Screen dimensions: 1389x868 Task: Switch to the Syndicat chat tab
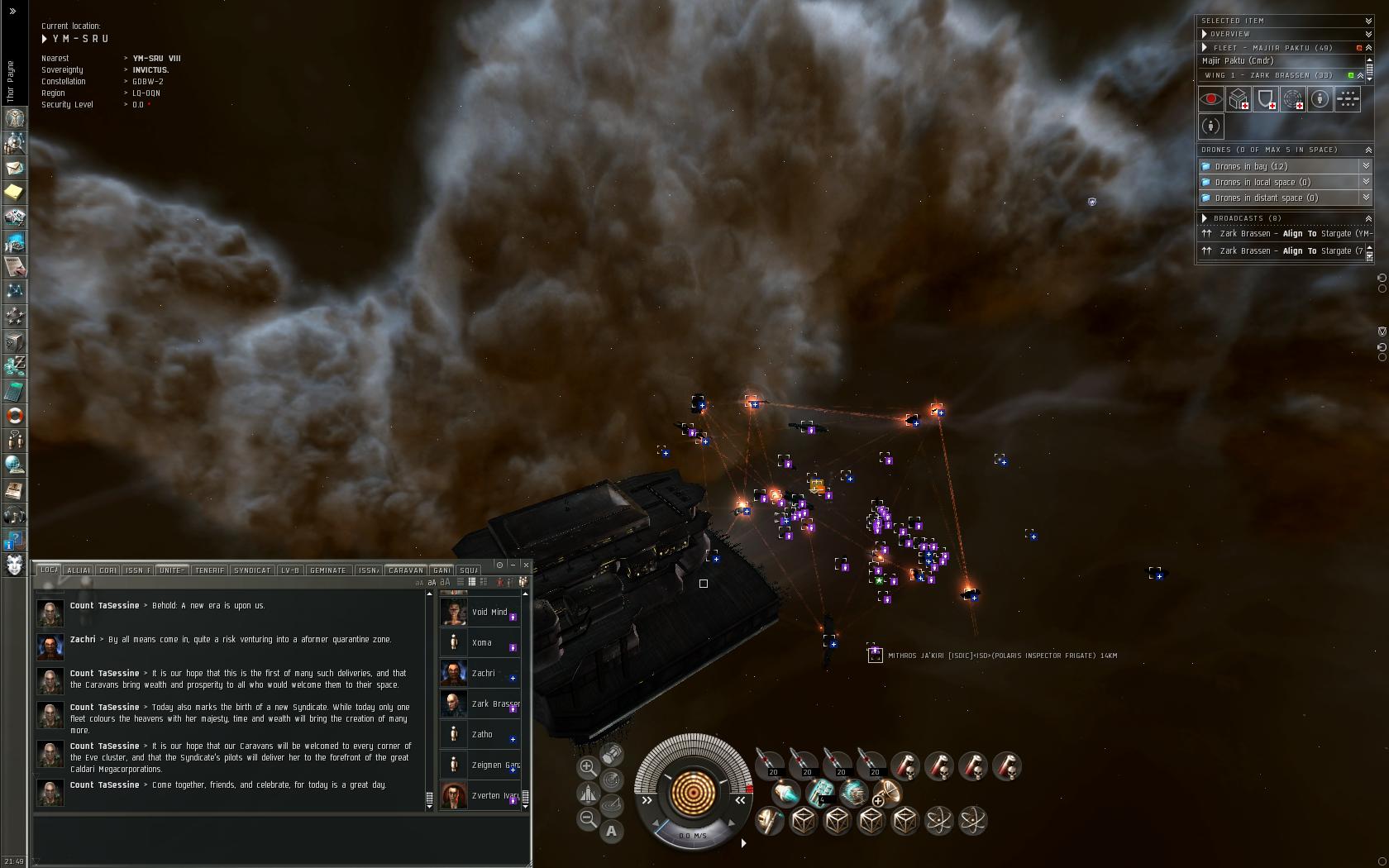point(252,570)
